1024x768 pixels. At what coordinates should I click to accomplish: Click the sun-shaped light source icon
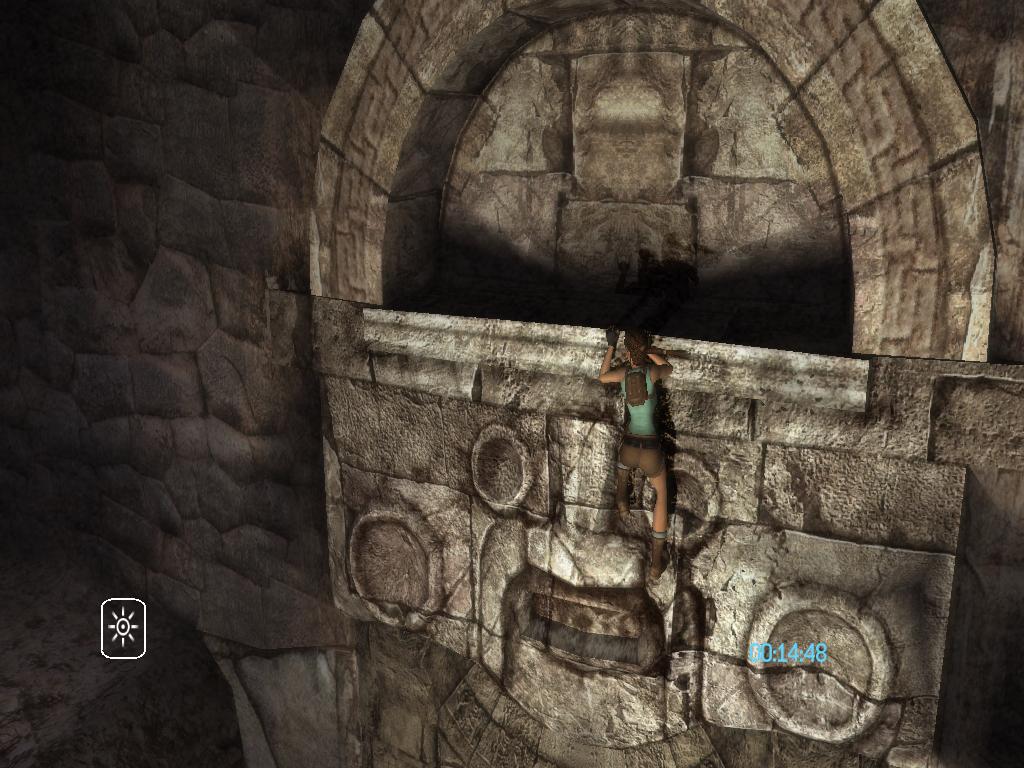click(123, 628)
